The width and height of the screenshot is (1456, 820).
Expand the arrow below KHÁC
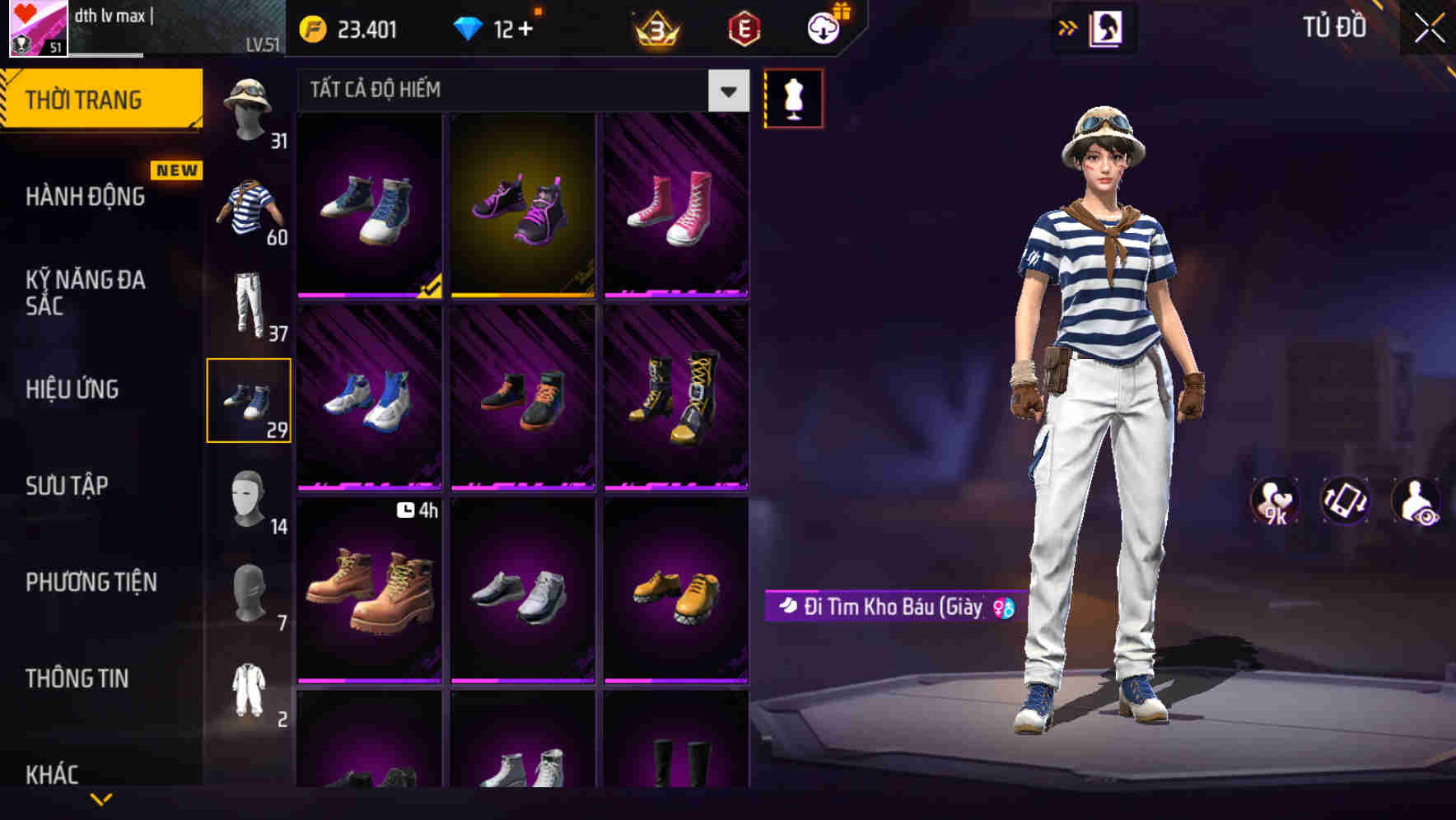pyautogui.click(x=102, y=799)
